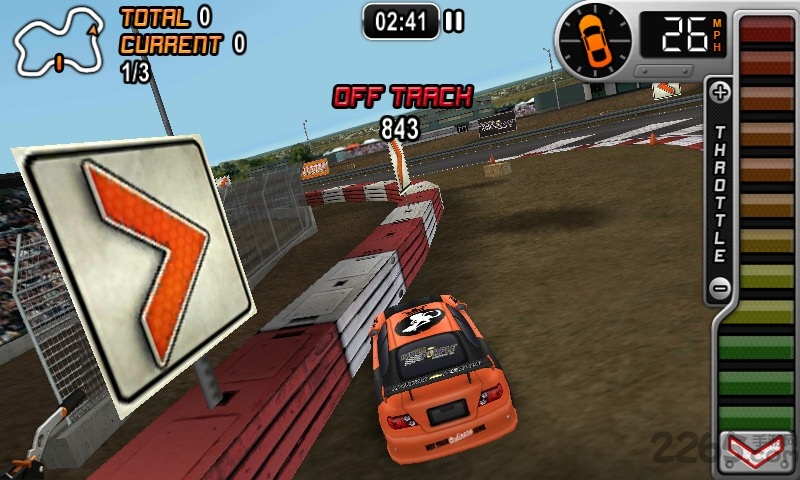
Task: Tap the orange car orientation gauge
Action: (x=596, y=36)
